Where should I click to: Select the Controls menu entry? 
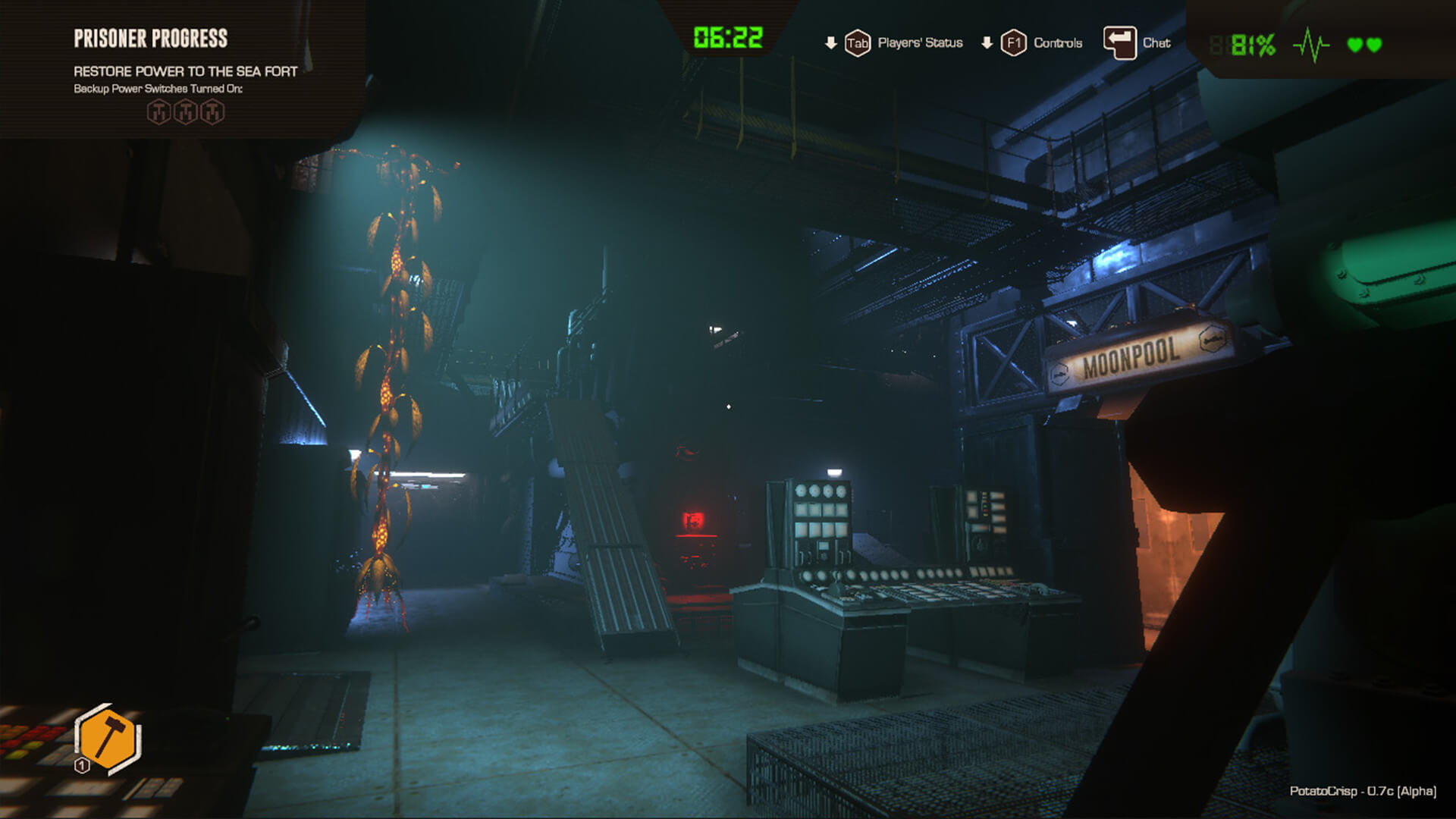1056,43
